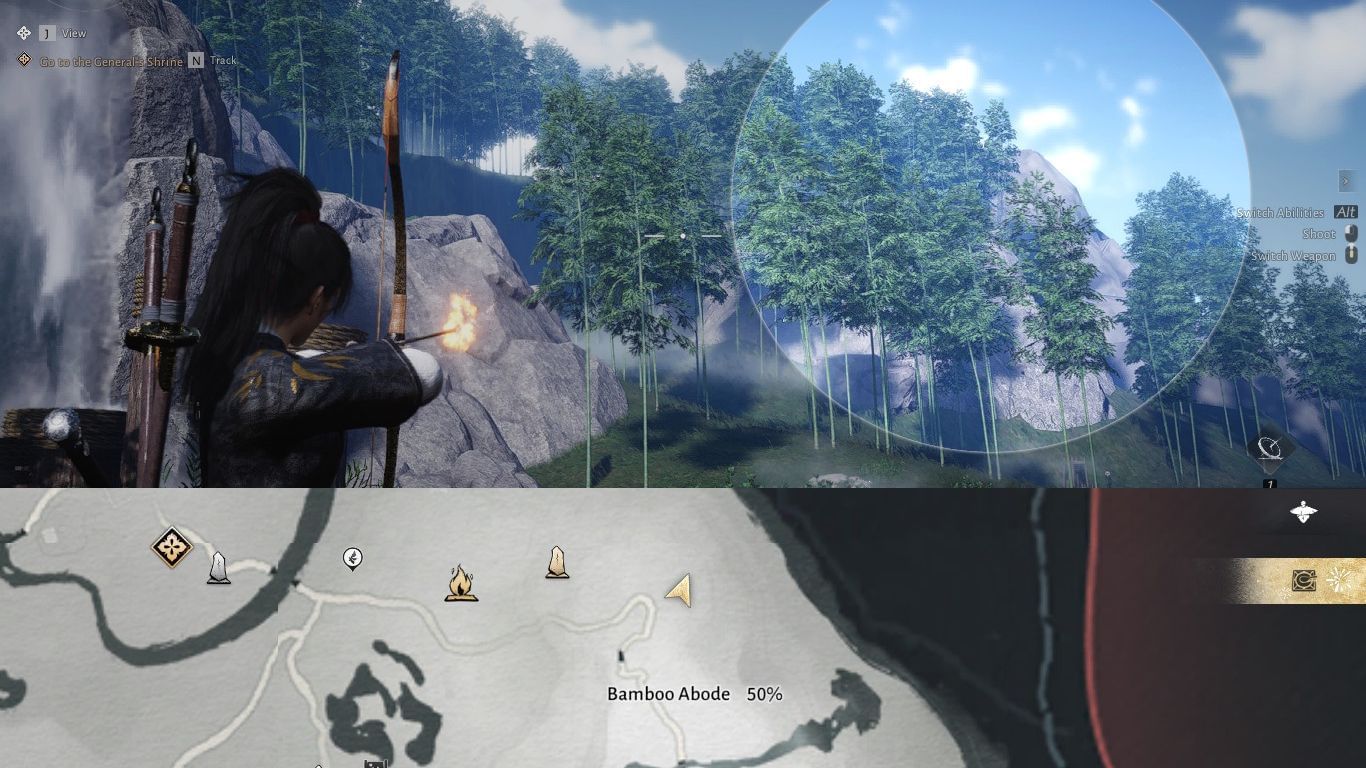
Task: Select the second stone tablet marker on the map
Action: (x=557, y=563)
